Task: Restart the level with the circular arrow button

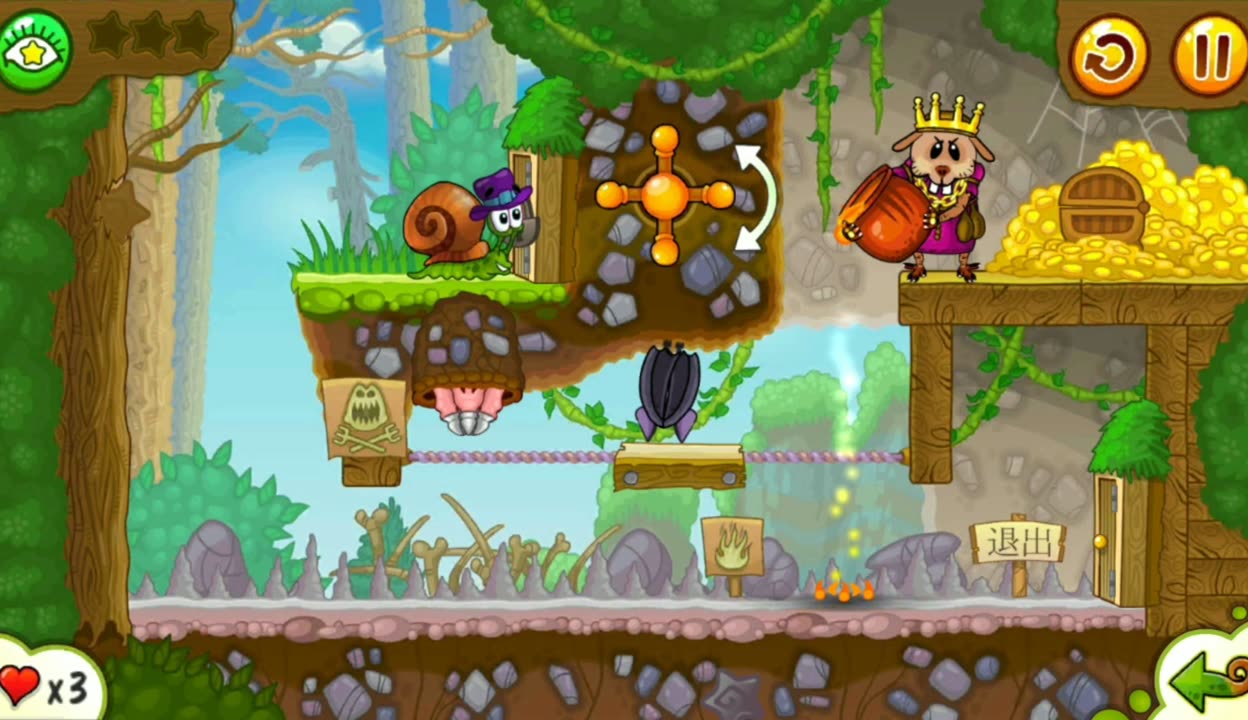Action: [1109, 54]
